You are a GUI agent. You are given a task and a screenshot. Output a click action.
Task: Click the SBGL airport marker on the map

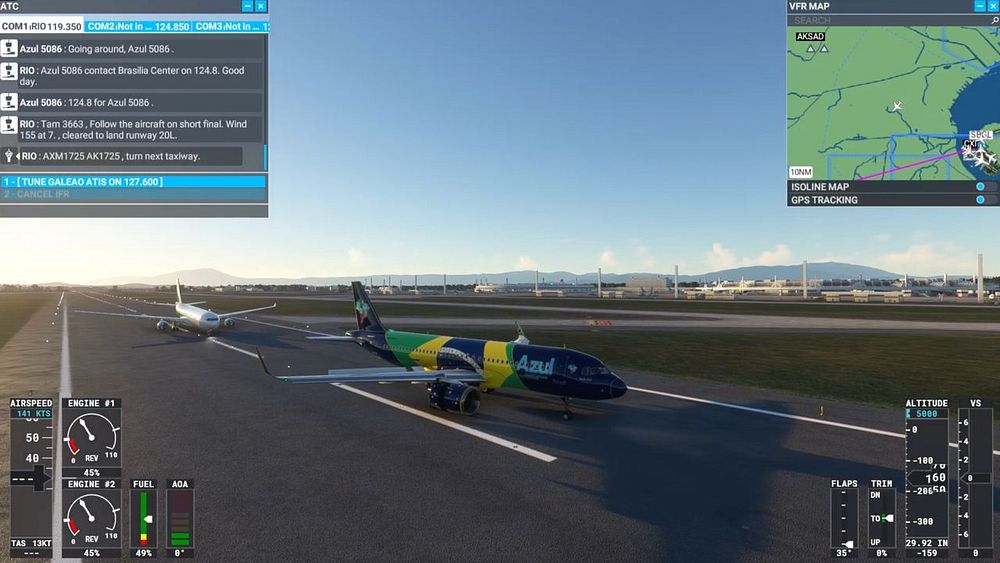pyautogui.click(x=980, y=135)
